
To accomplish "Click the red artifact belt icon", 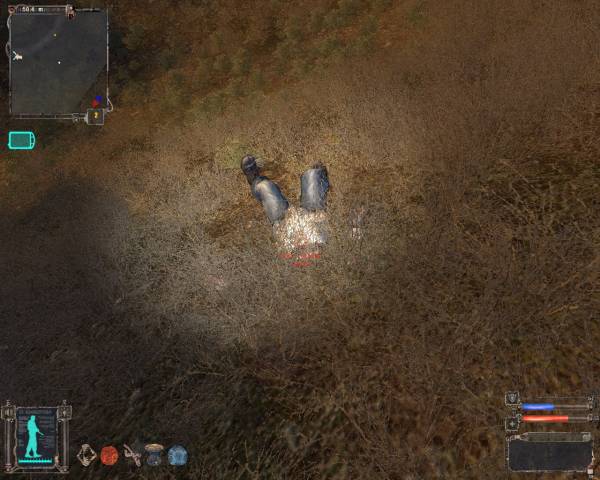I will click(109, 455).
